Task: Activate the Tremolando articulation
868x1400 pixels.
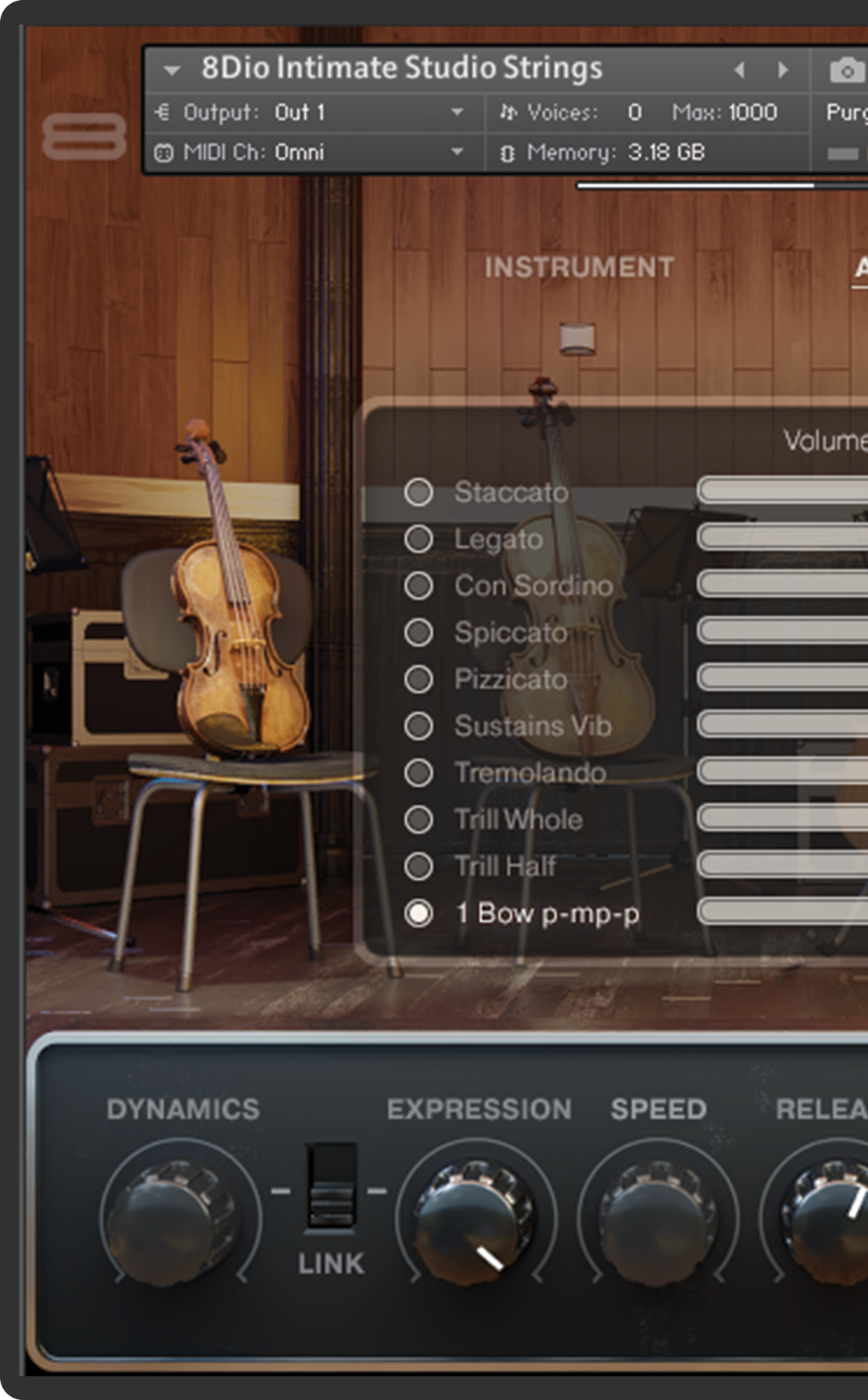Action: point(418,773)
